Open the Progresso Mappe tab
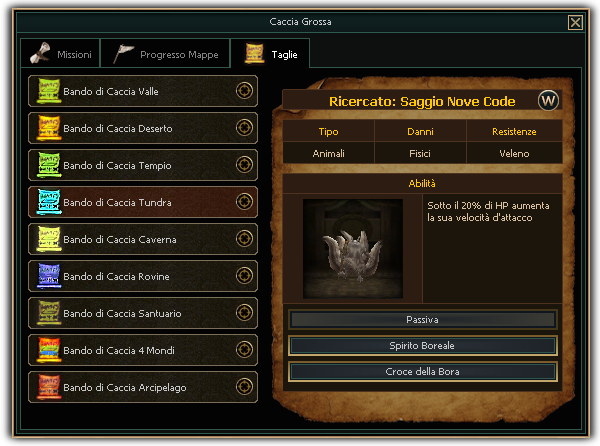The height and width of the screenshot is (446, 600). pos(166,54)
